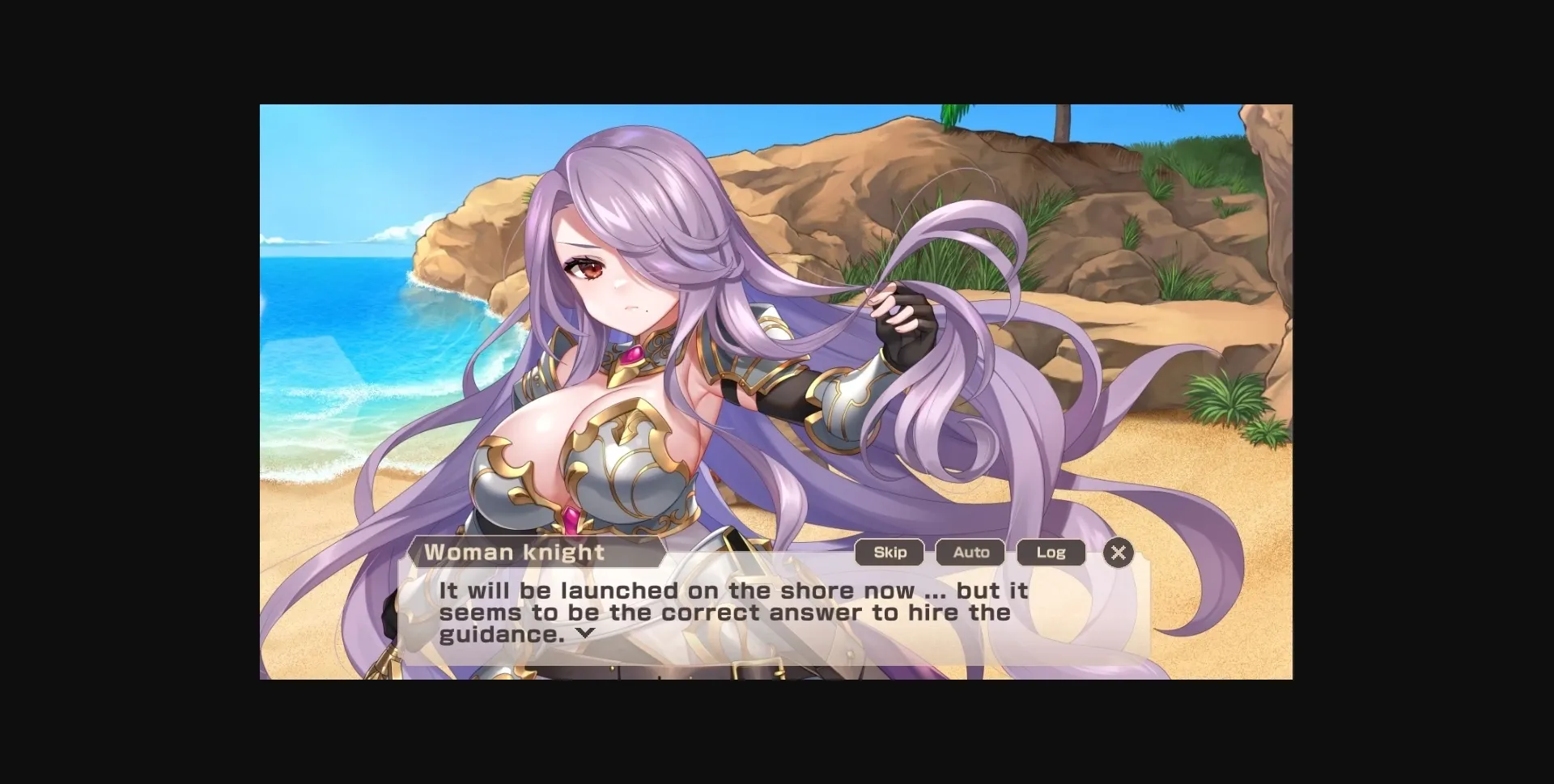Click Skip between the name plate and Auto

pos(889,553)
